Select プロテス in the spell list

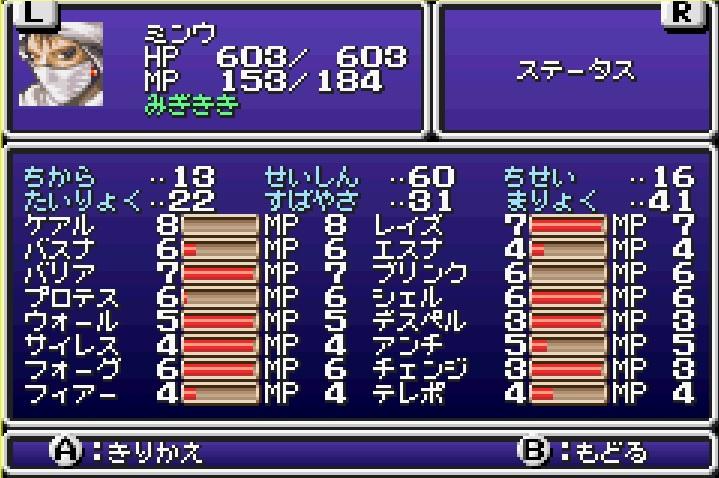point(70,297)
